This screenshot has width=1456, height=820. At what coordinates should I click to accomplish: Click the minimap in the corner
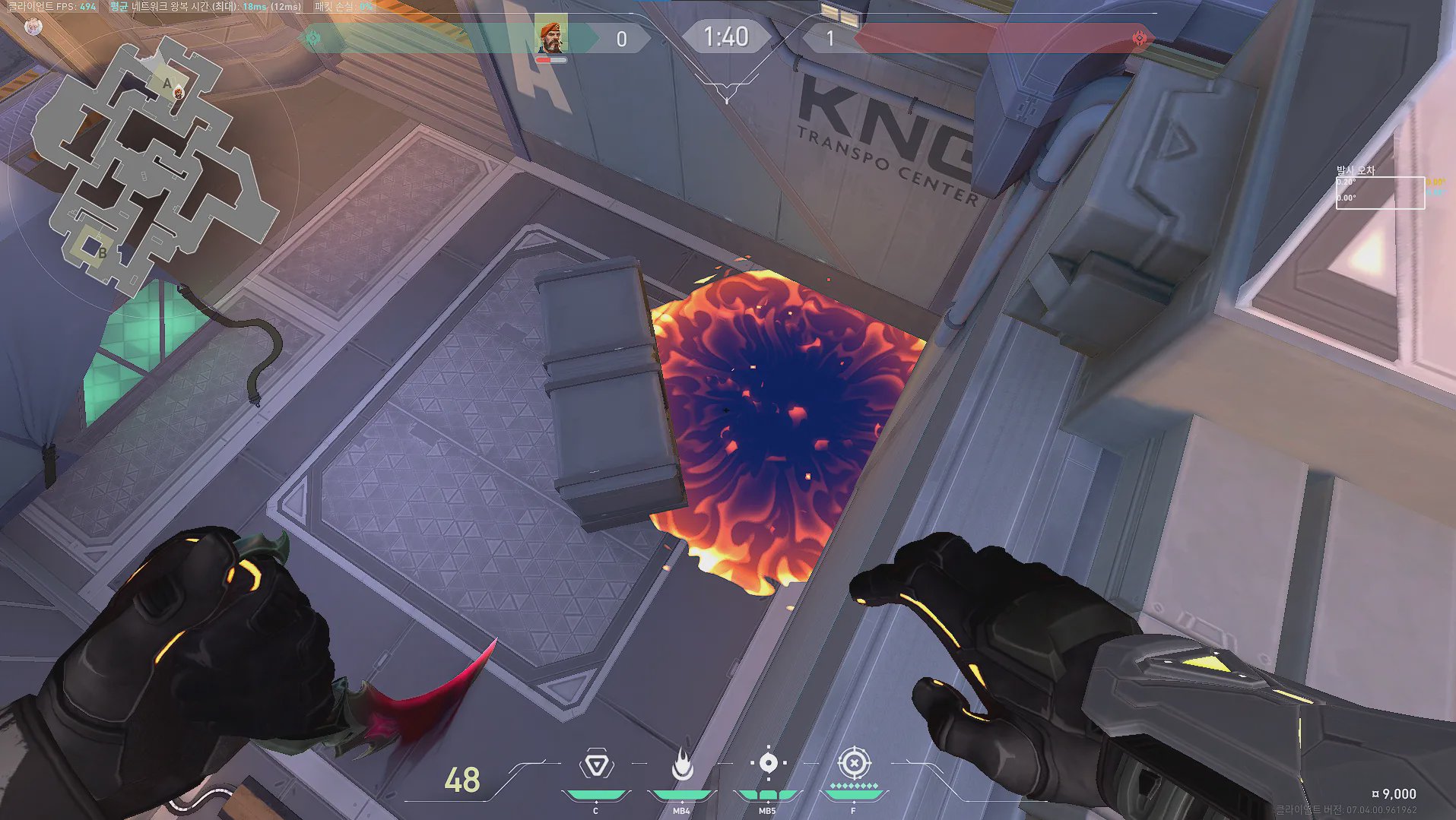point(152,163)
